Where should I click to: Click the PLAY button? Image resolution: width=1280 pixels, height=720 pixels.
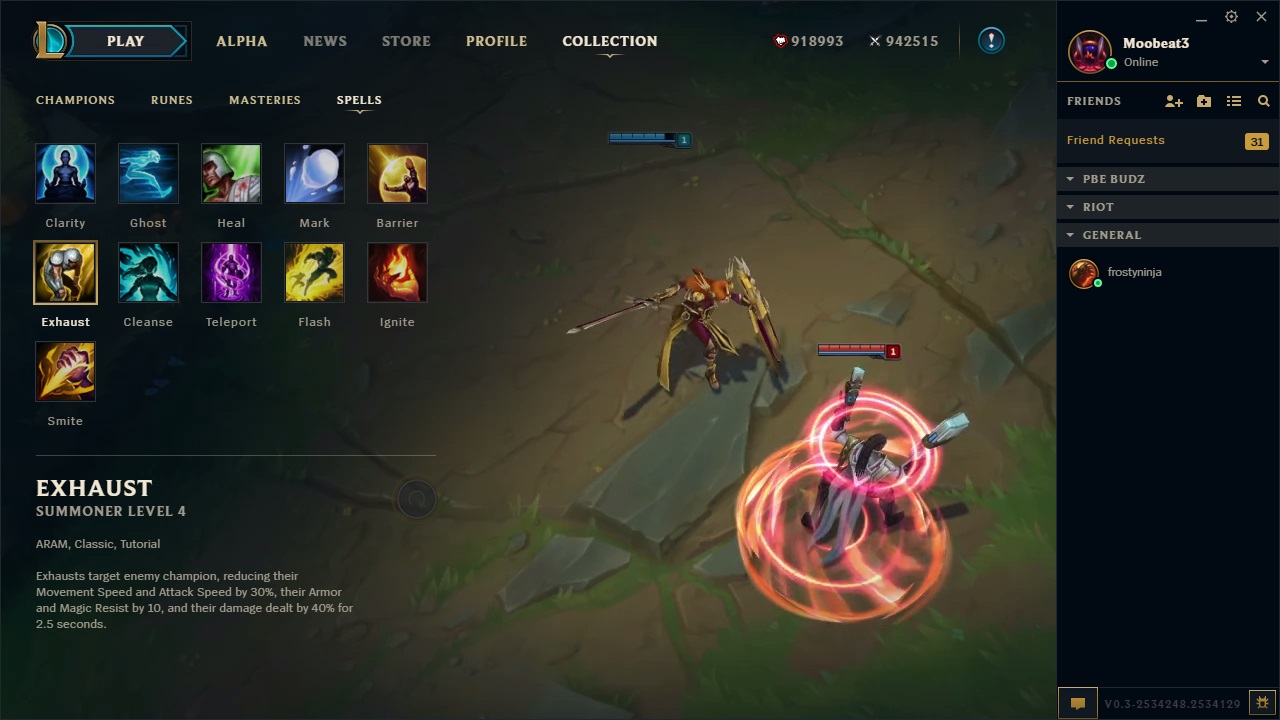pyautogui.click(x=125, y=41)
